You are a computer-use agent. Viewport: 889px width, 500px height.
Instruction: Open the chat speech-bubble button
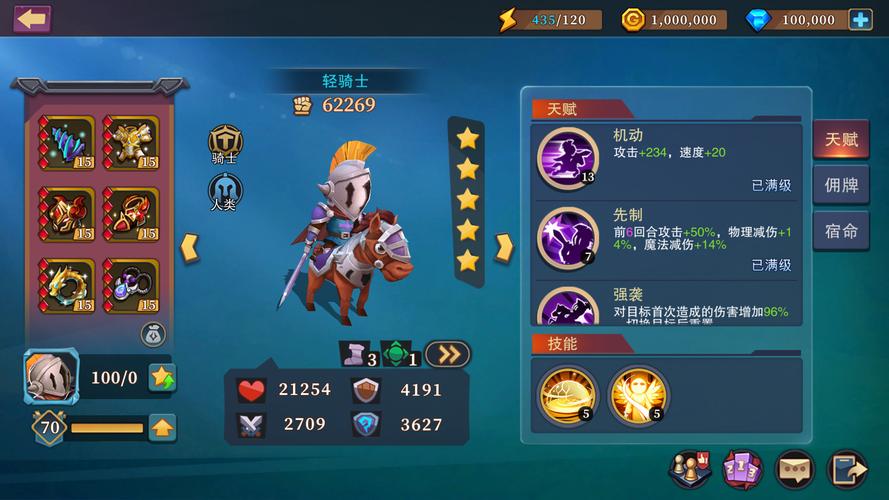click(x=795, y=469)
